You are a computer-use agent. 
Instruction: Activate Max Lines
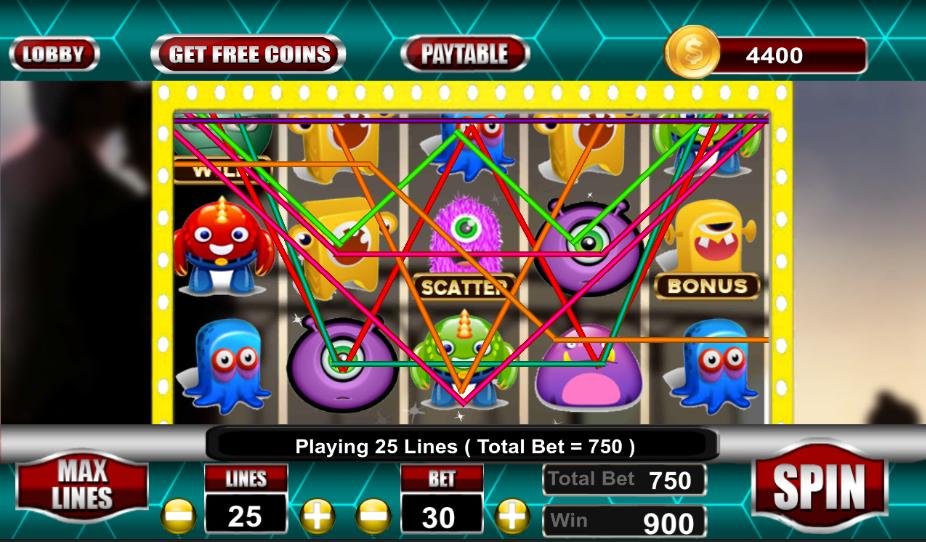tap(82, 485)
